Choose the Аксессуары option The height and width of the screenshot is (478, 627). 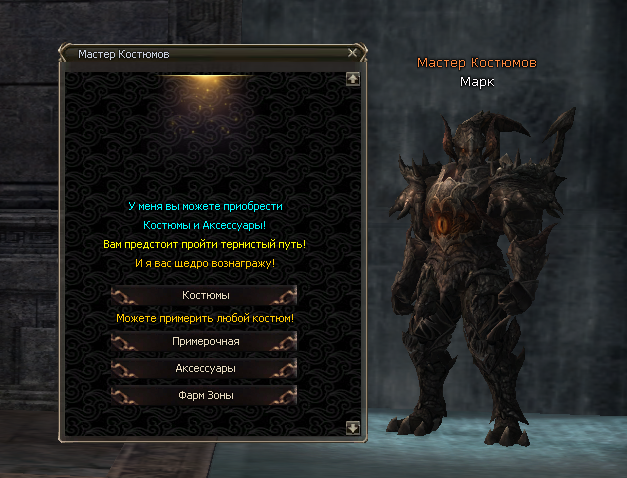(x=205, y=369)
